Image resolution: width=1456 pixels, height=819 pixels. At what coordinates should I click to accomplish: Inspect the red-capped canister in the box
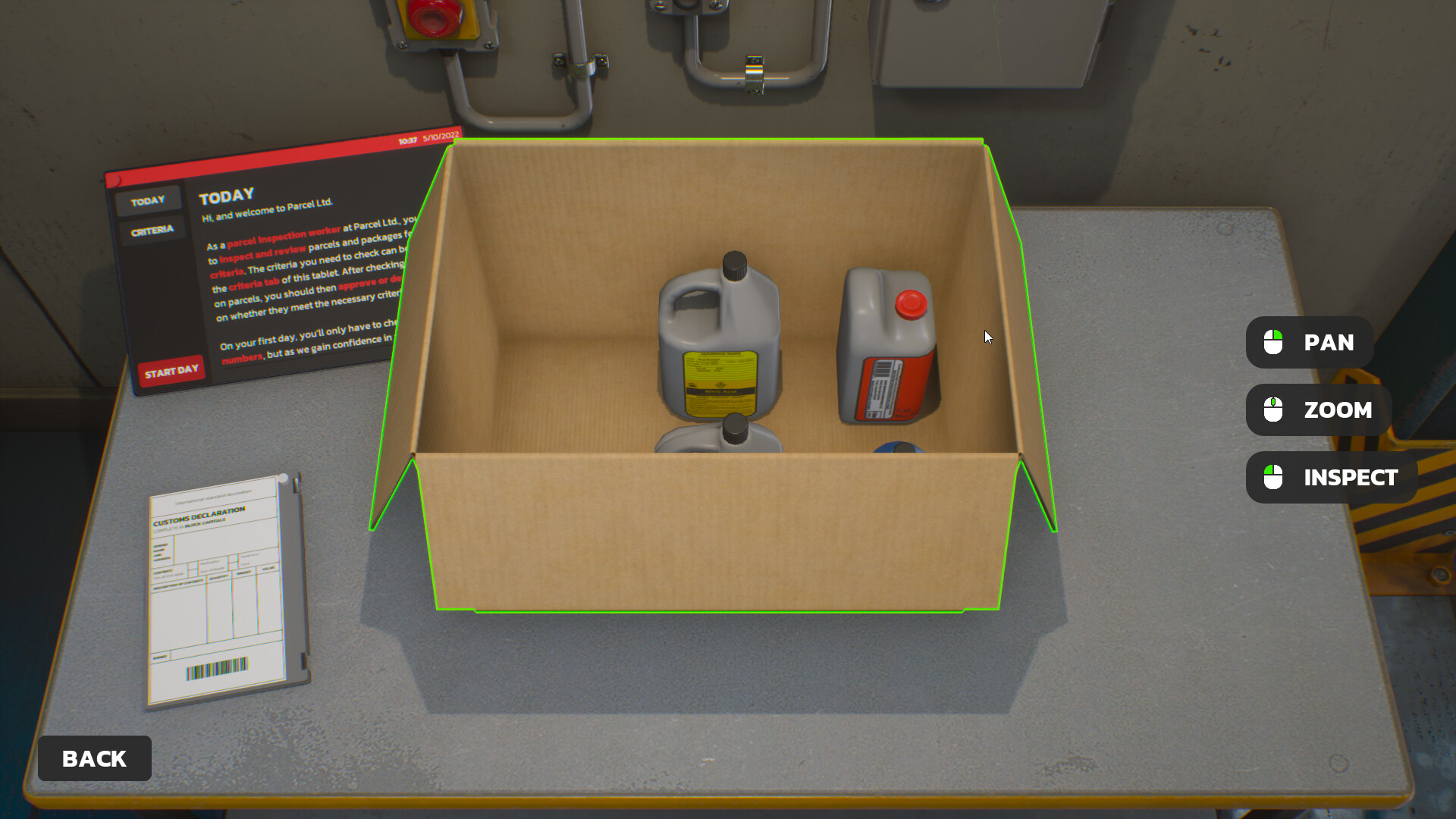[887, 341]
